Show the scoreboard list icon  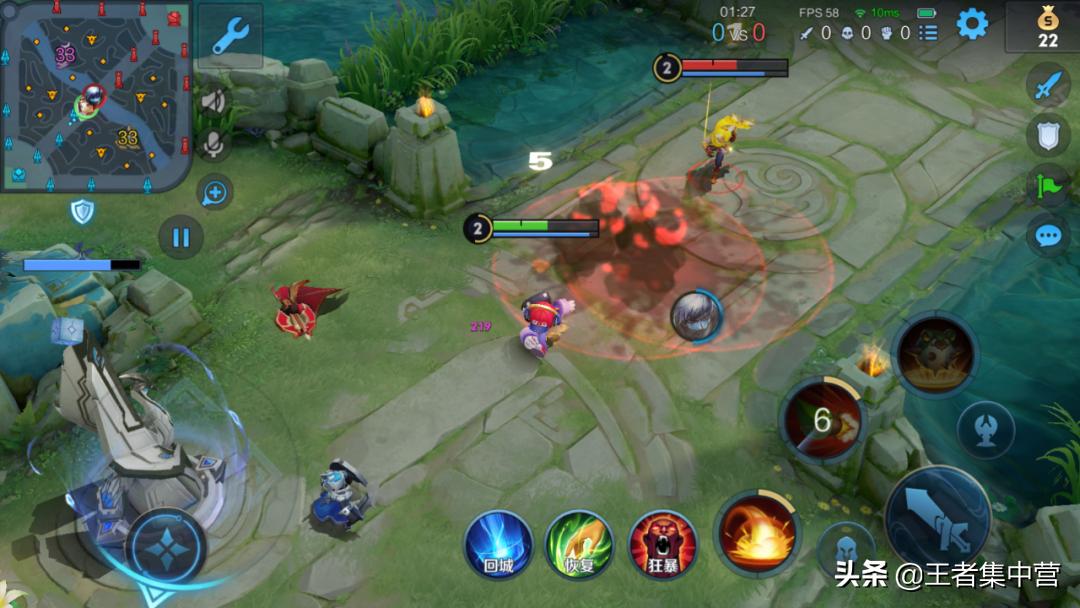point(929,33)
